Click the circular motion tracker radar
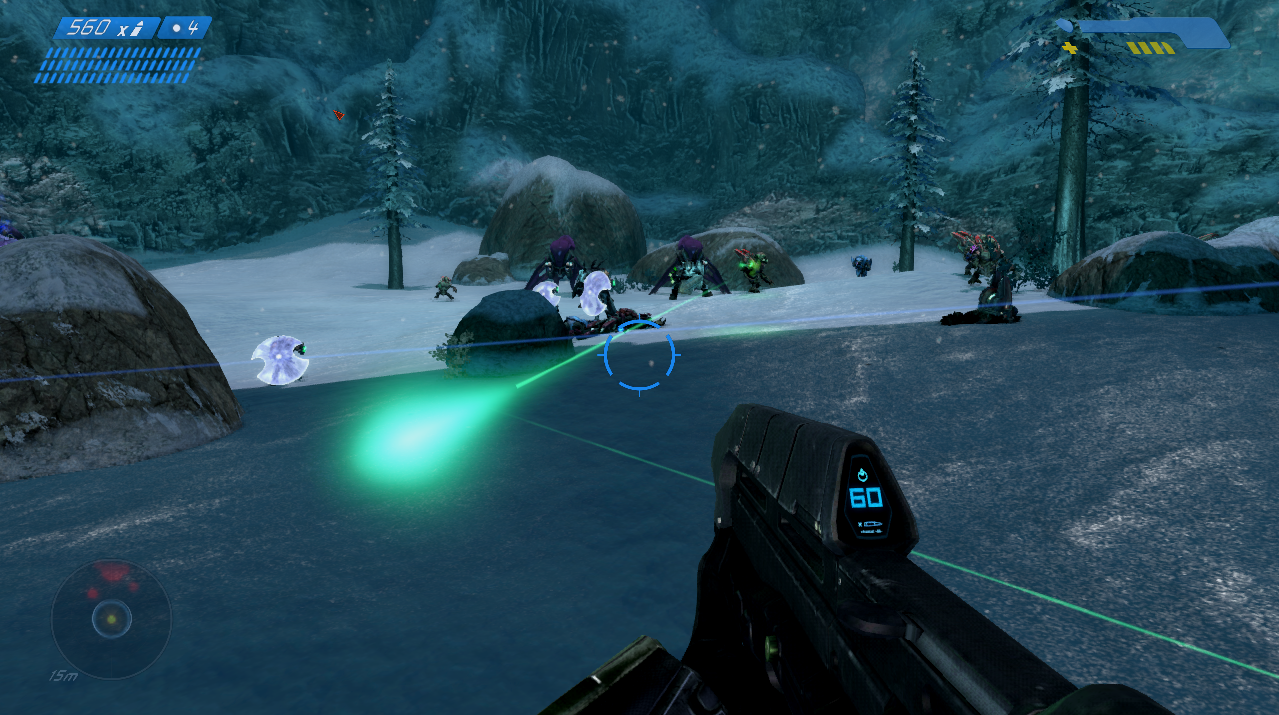This screenshot has height=715, width=1279. 111,619
